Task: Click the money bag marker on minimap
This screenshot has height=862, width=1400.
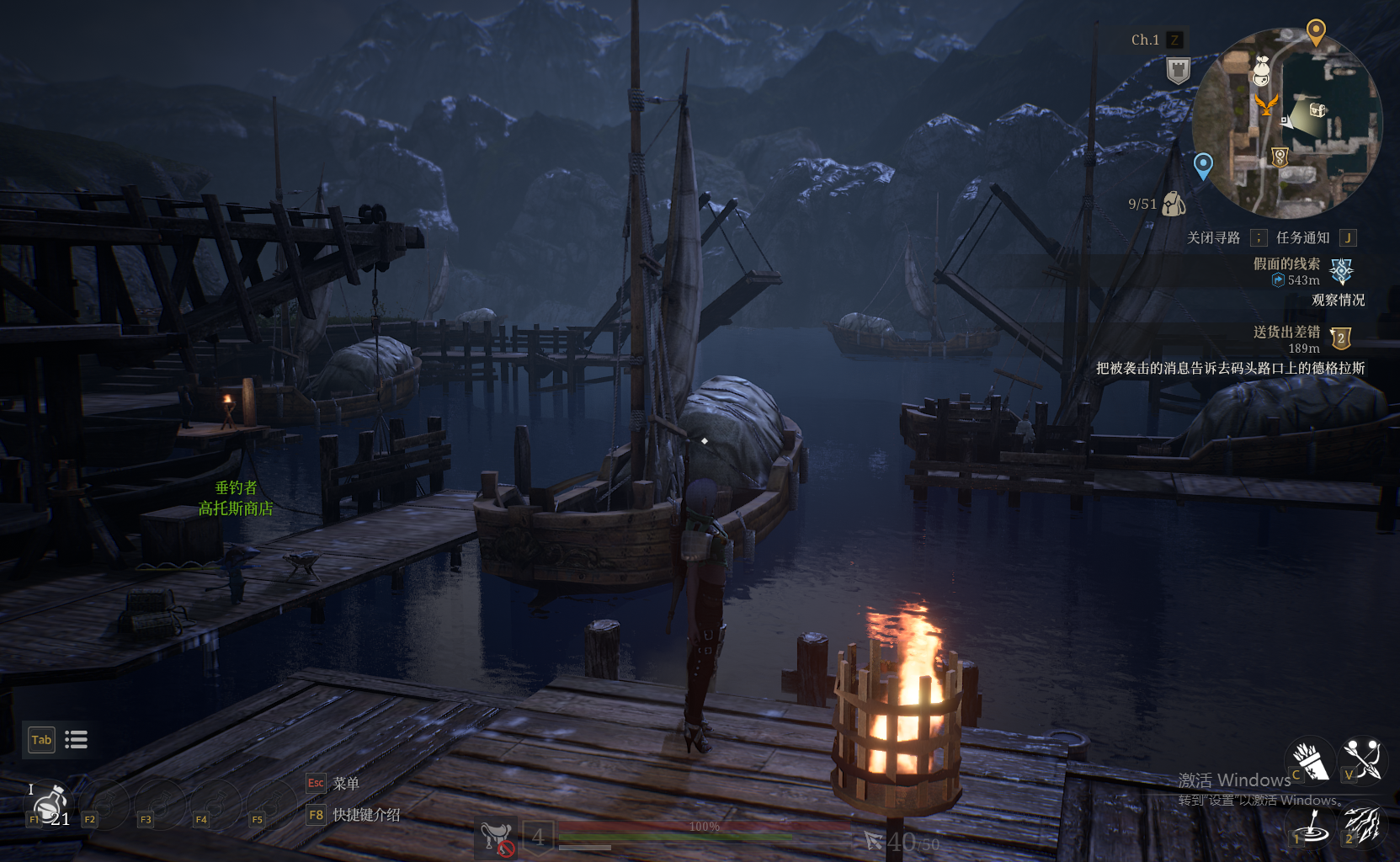Action: (1261, 72)
